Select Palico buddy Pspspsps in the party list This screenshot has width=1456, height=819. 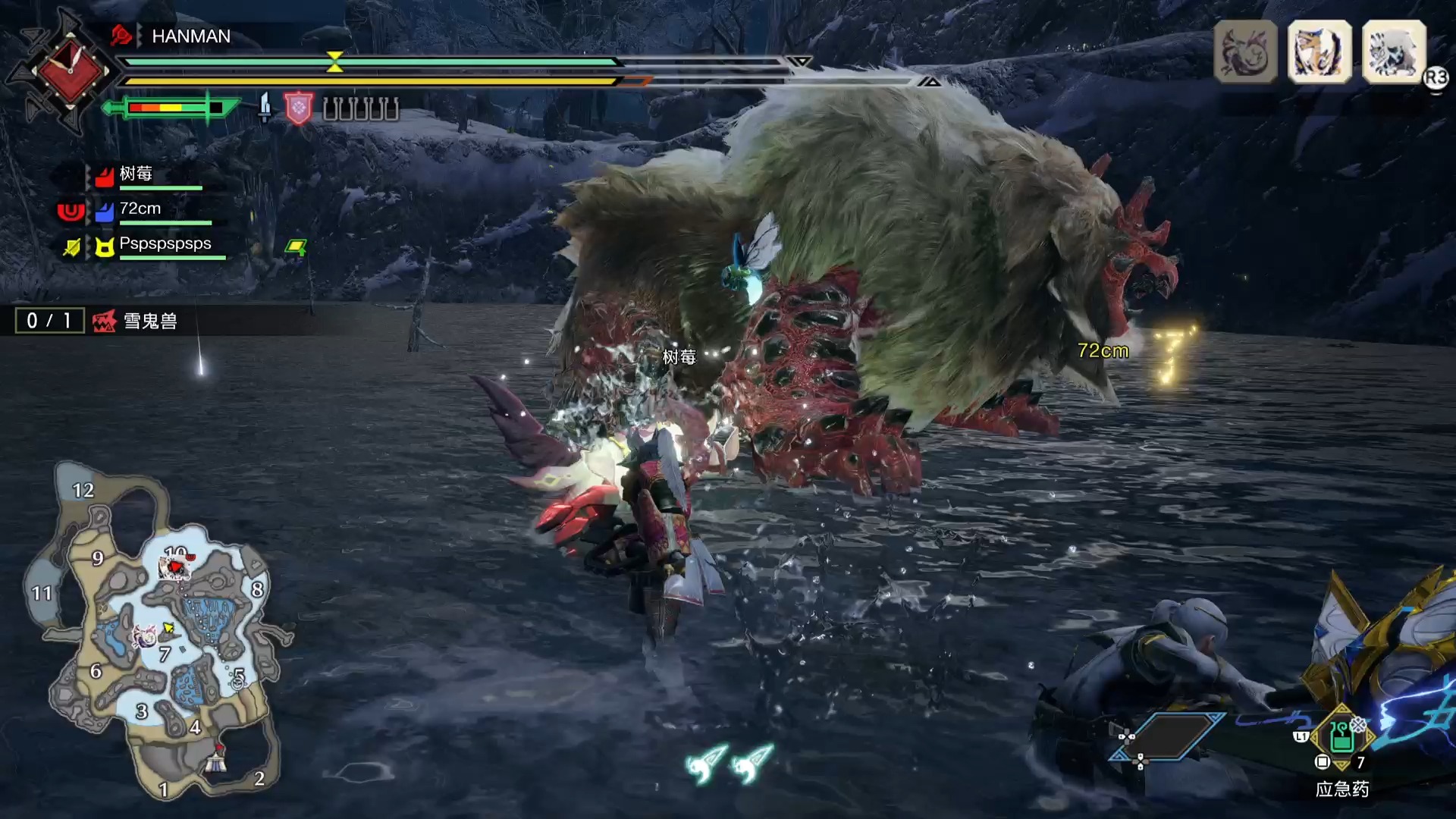pos(165,245)
